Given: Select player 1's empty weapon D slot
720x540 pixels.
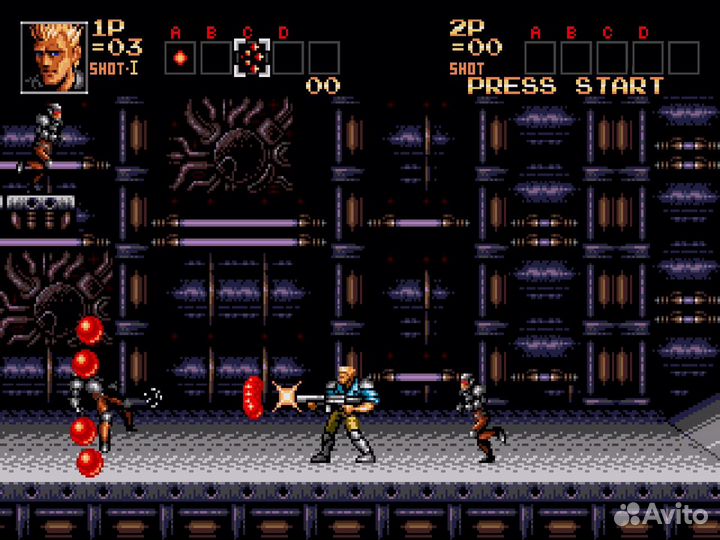Looking at the screenshot, I should coord(288,58).
